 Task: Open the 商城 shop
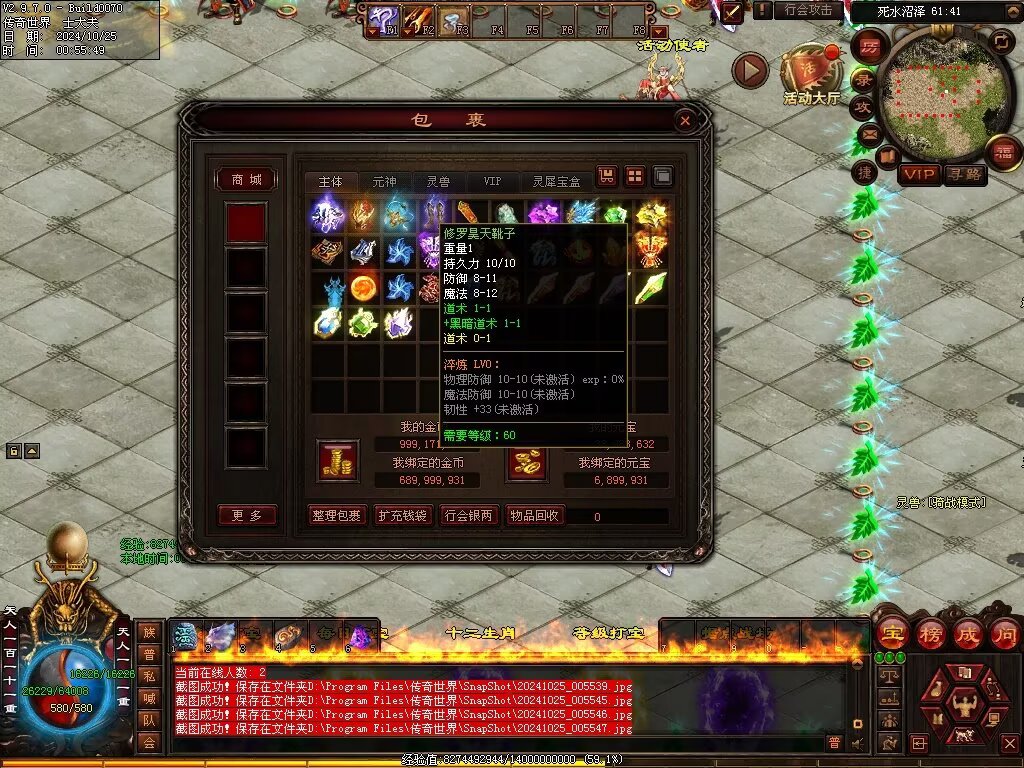(246, 179)
